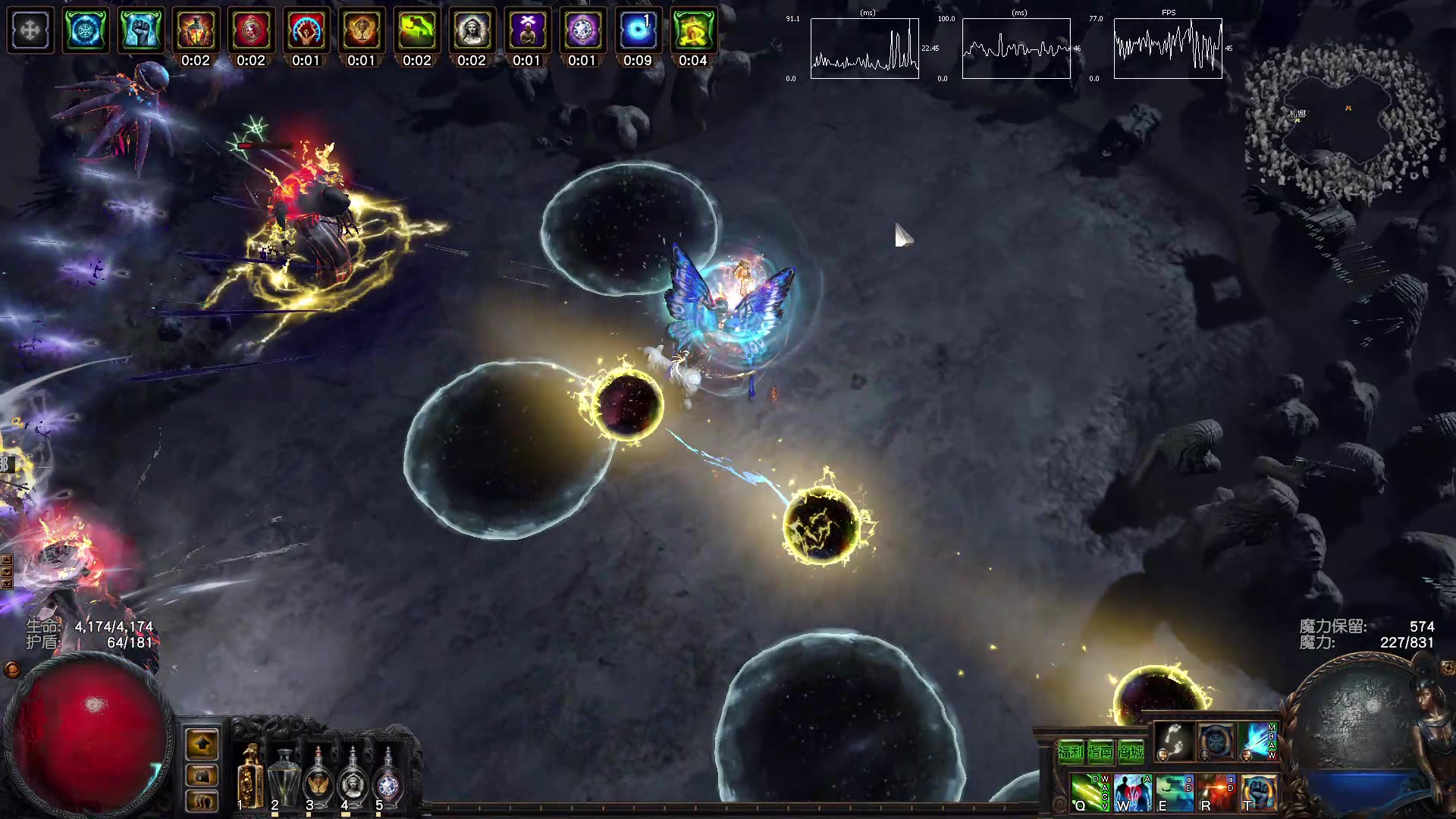Activate the blue fist aura skill on T

point(1258,792)
